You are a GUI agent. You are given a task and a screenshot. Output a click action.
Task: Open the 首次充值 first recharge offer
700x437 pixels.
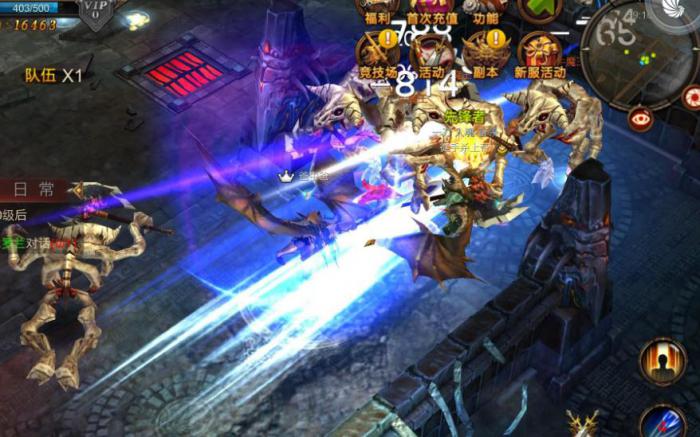(432, 11)
